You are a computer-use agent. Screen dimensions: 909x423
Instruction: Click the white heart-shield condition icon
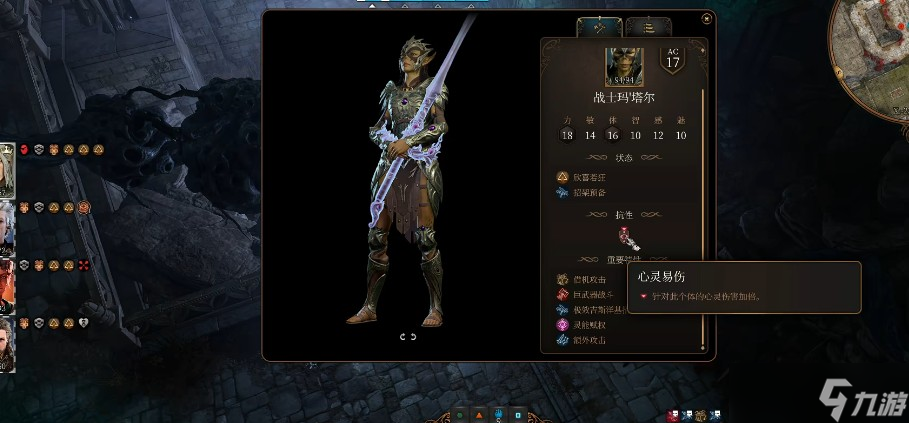tap(84, 323)
